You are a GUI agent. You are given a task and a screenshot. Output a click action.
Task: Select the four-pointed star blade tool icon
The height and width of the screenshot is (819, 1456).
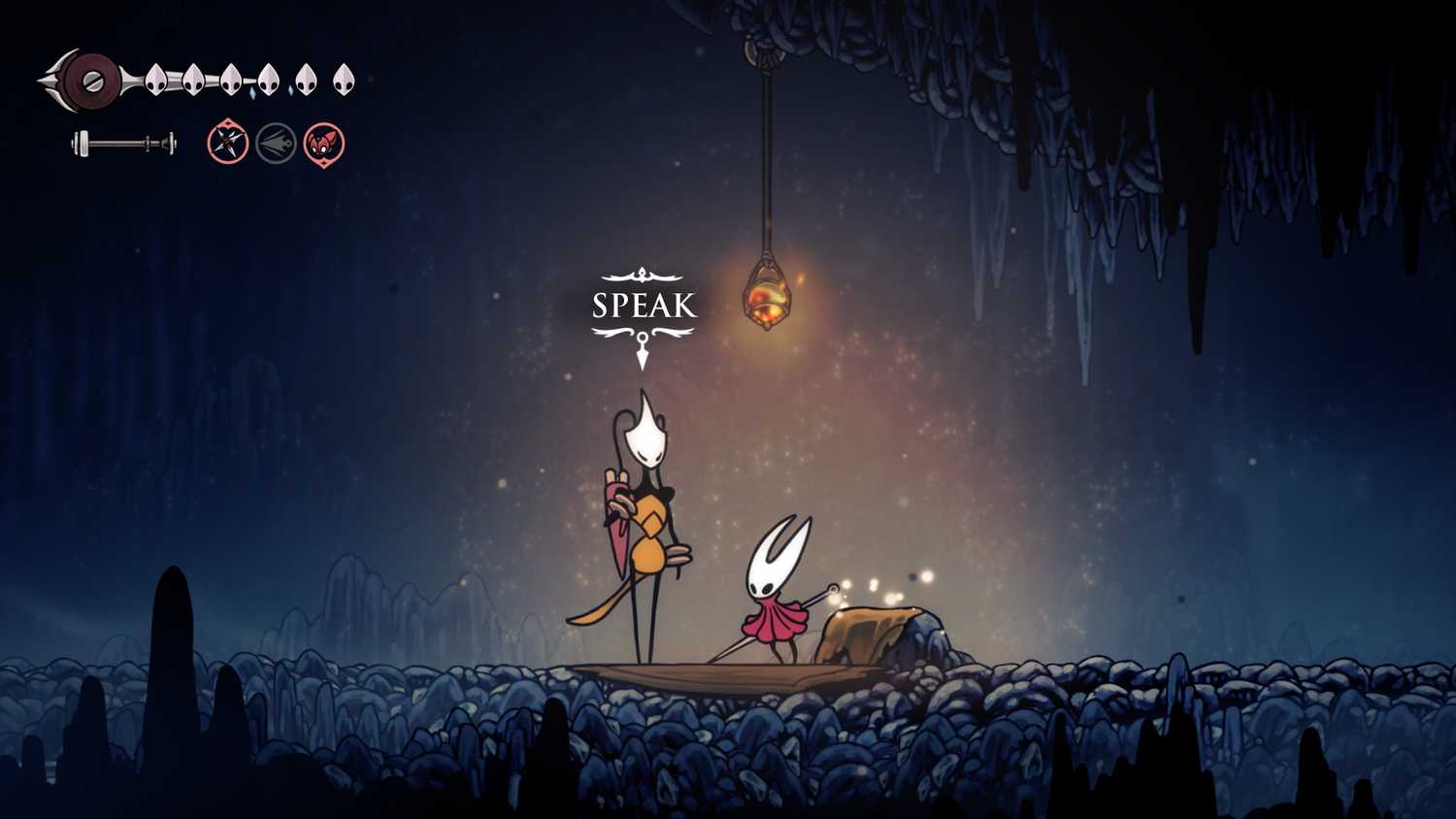(228, 144)
